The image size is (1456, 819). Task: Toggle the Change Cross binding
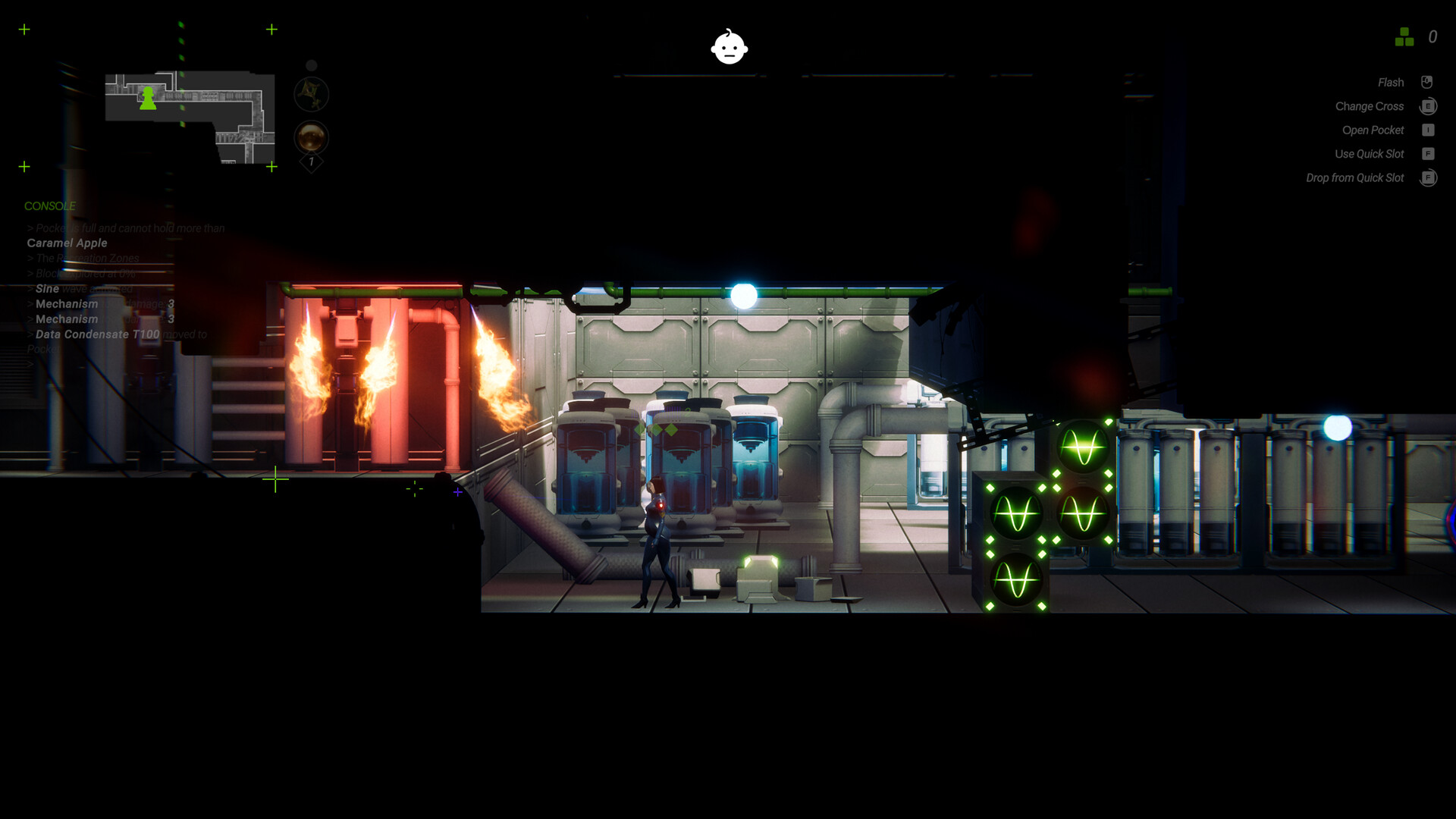[1370, 106]
